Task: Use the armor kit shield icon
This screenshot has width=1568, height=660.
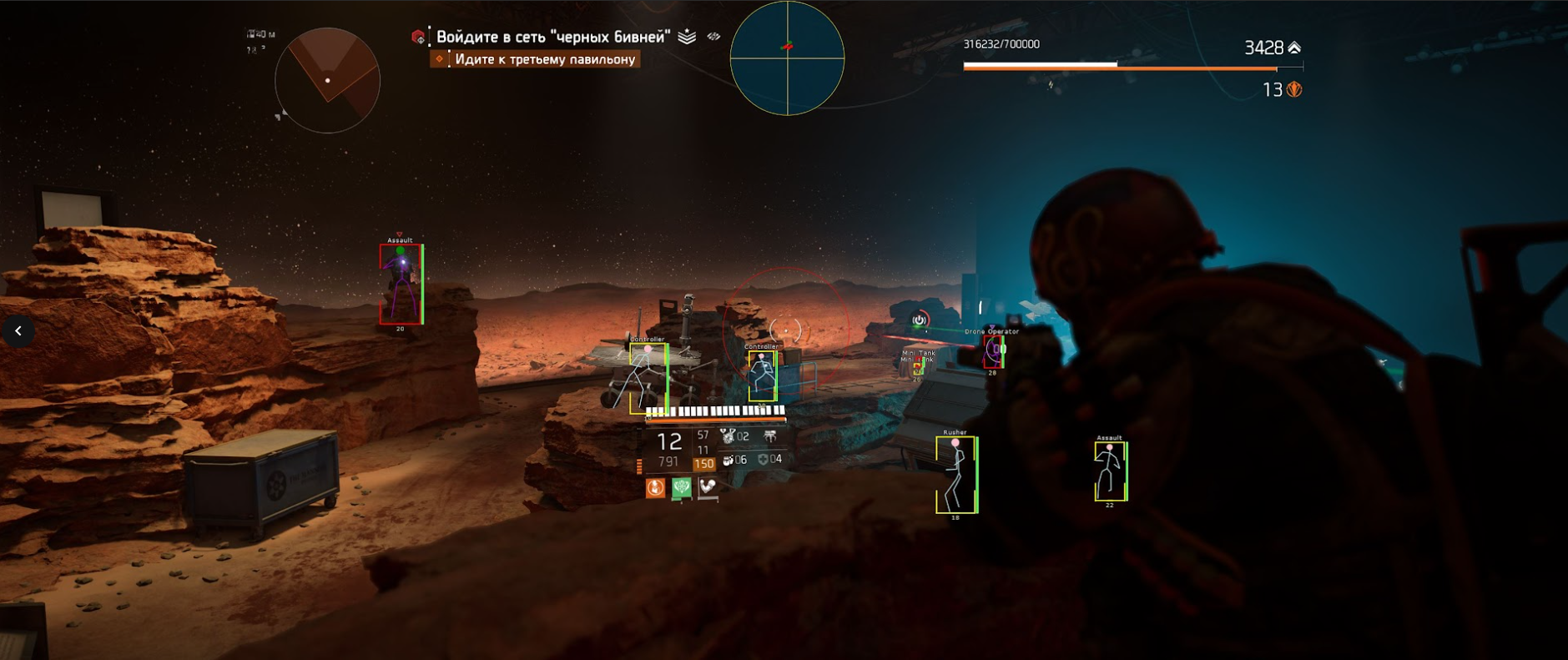Action: coord(763,459)
